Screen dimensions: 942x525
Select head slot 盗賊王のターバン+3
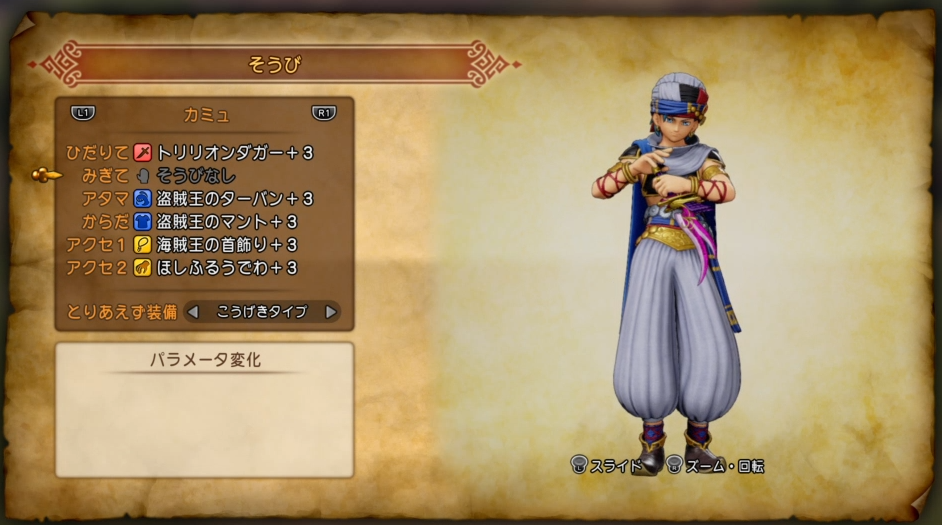coord(235,199)
